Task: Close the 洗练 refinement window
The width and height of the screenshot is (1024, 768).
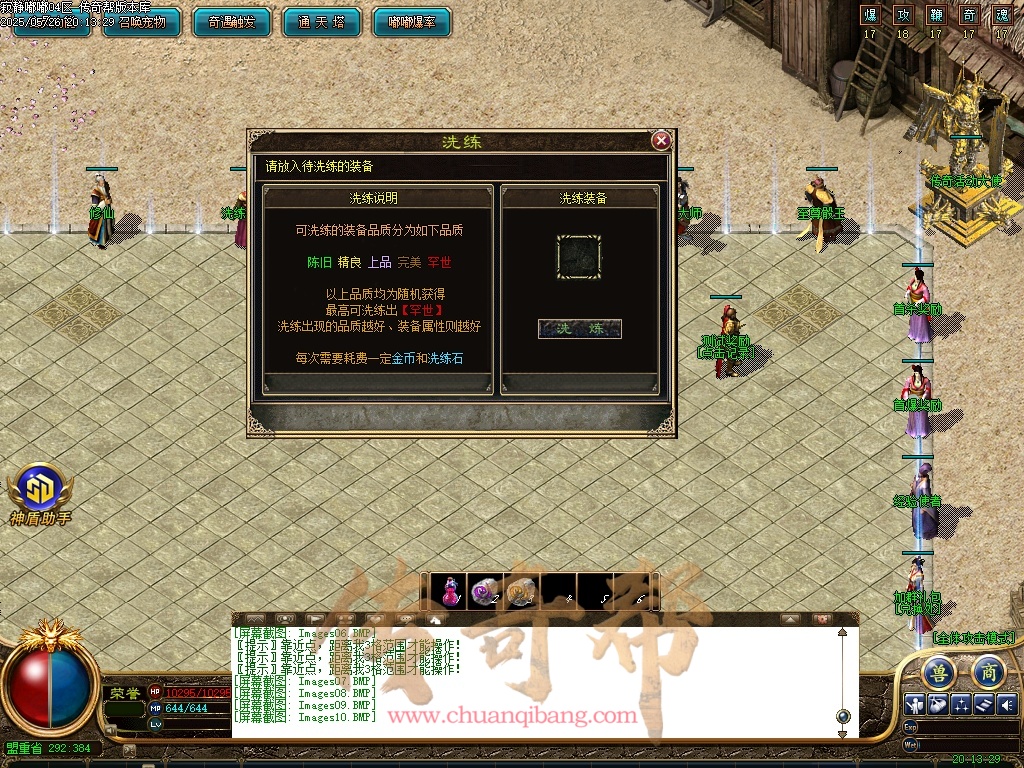Action: pyautogui.click(x=661, y=141)
